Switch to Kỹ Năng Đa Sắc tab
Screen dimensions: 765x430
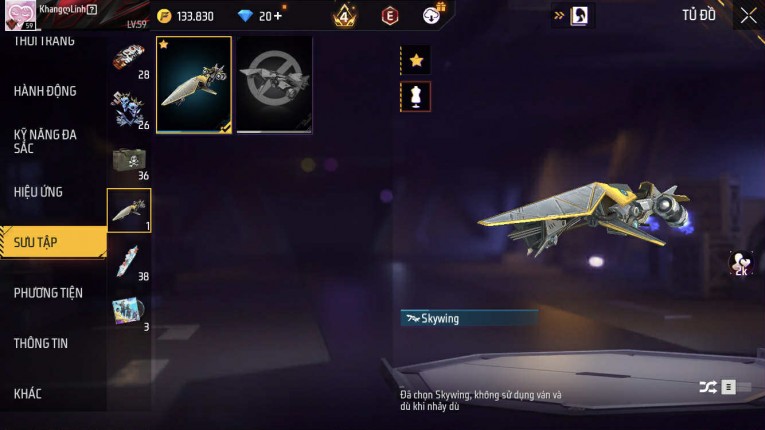pos(45,141)
